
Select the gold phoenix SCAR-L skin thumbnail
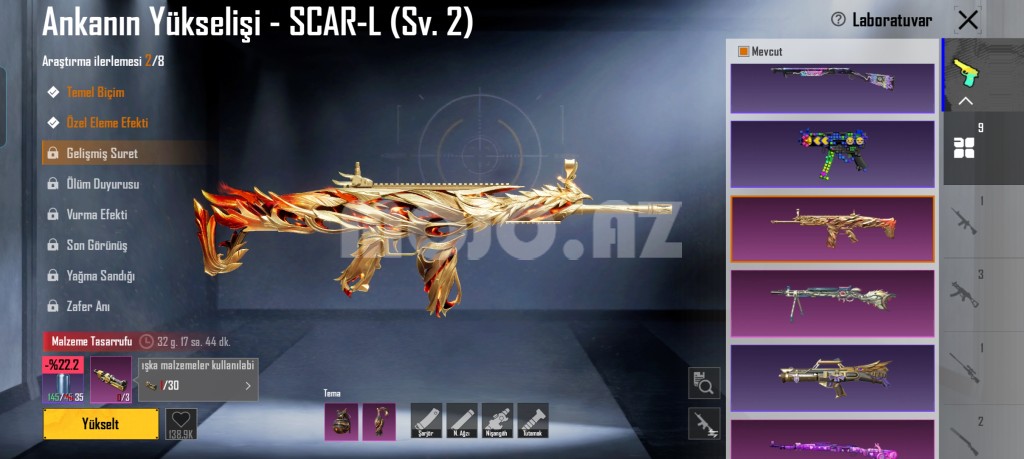pyautogui.click(x=832, y=229)
